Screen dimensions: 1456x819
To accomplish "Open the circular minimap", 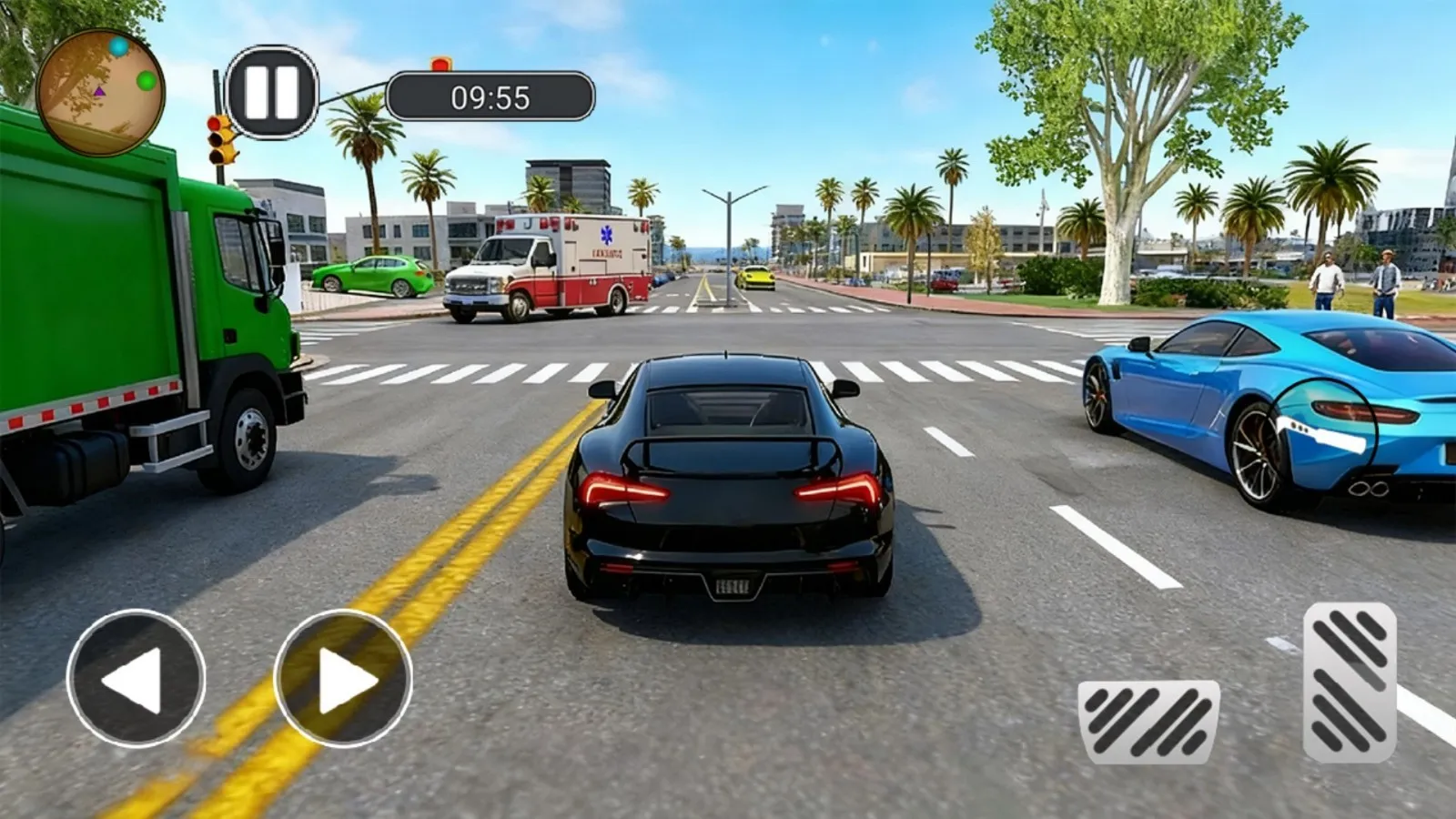I will point(100,92).
